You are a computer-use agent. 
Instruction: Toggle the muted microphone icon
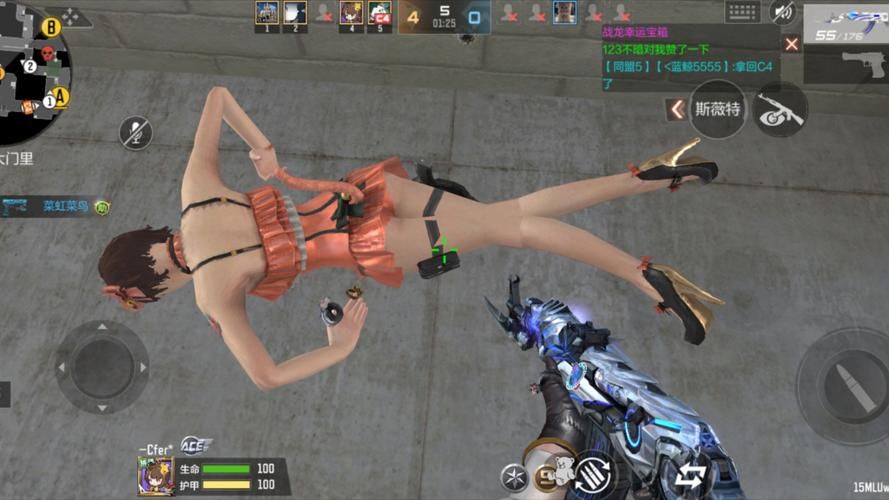point(136,131)
